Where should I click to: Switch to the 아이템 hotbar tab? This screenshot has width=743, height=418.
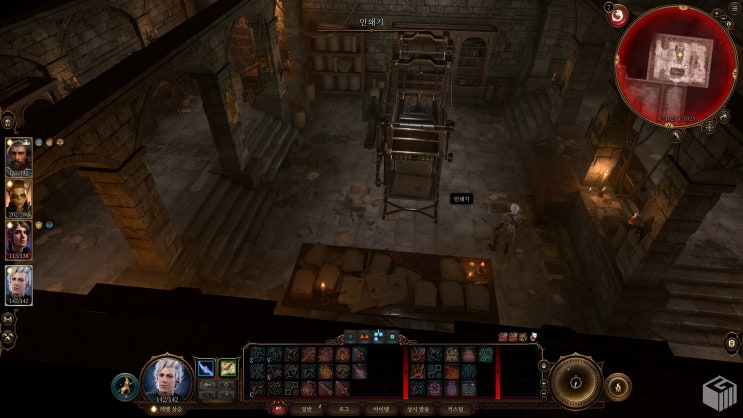(x=382, y=408)
